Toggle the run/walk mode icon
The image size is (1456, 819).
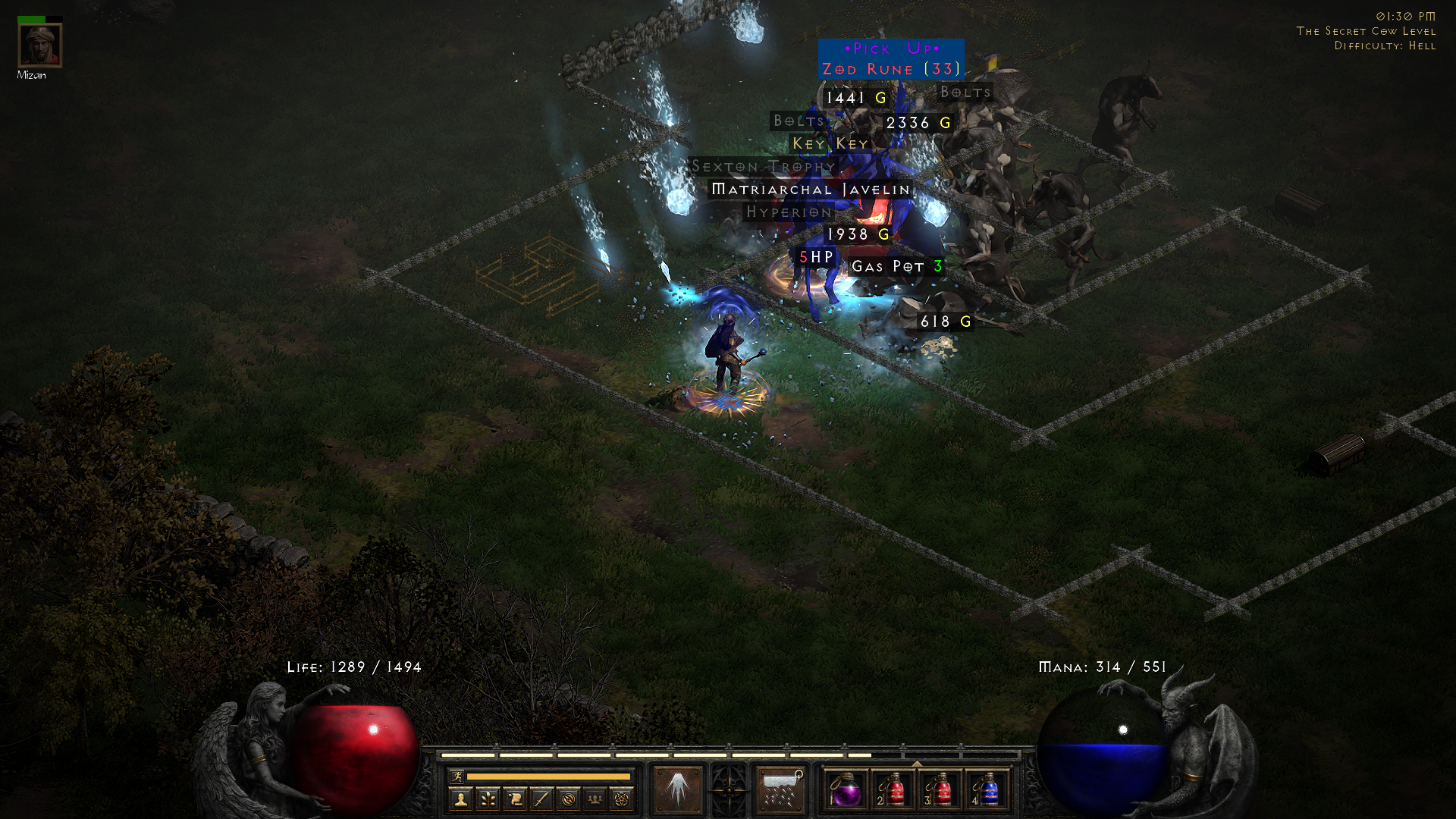458,776
